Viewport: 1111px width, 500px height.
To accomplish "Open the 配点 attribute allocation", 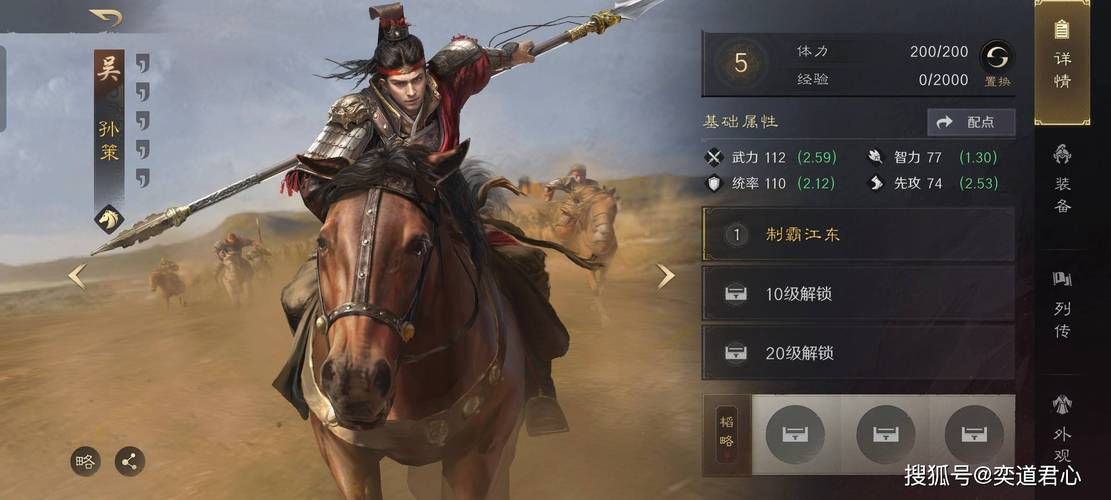I will [970, 122].
